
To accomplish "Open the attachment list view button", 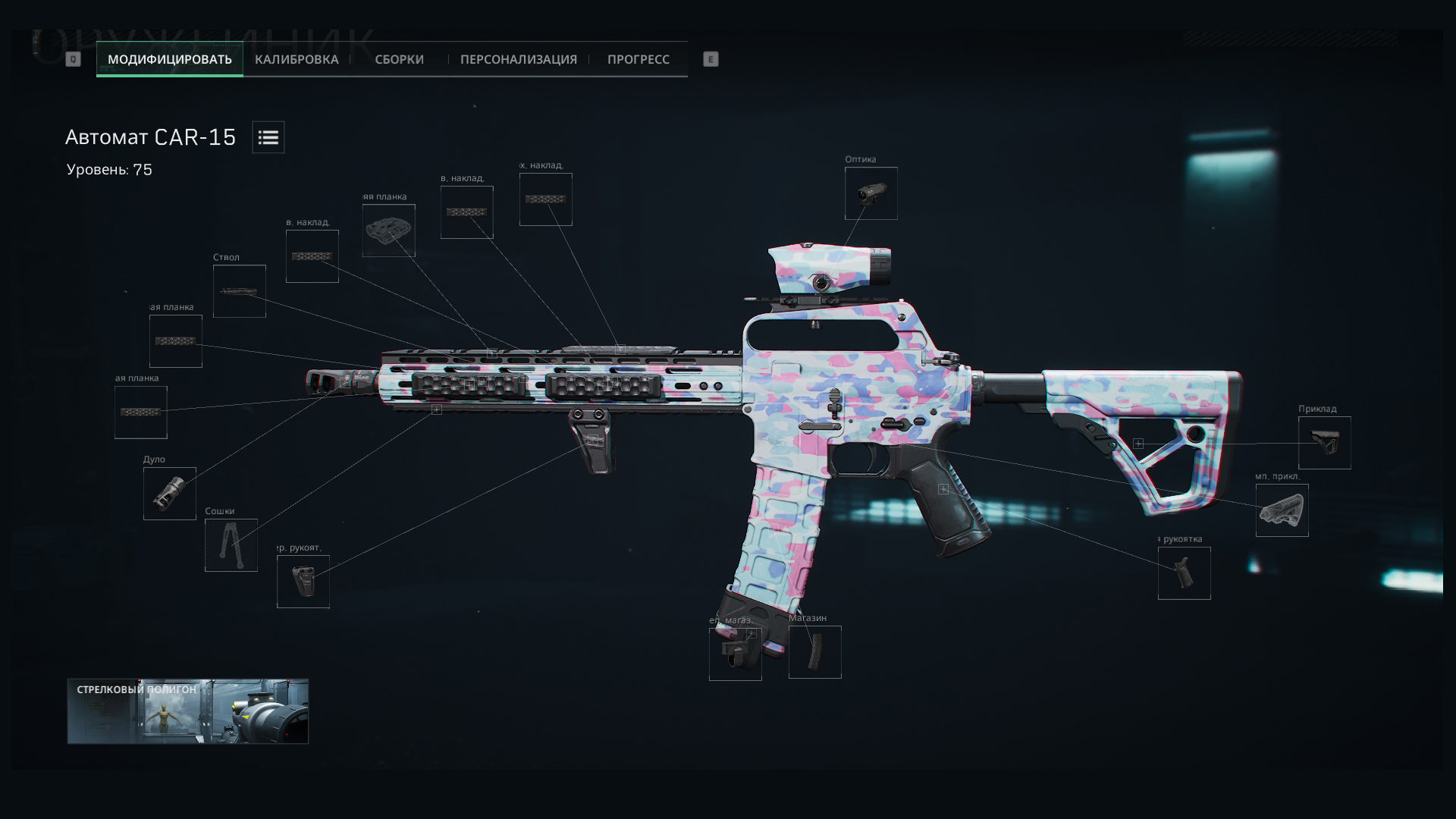I will (268, 137).
